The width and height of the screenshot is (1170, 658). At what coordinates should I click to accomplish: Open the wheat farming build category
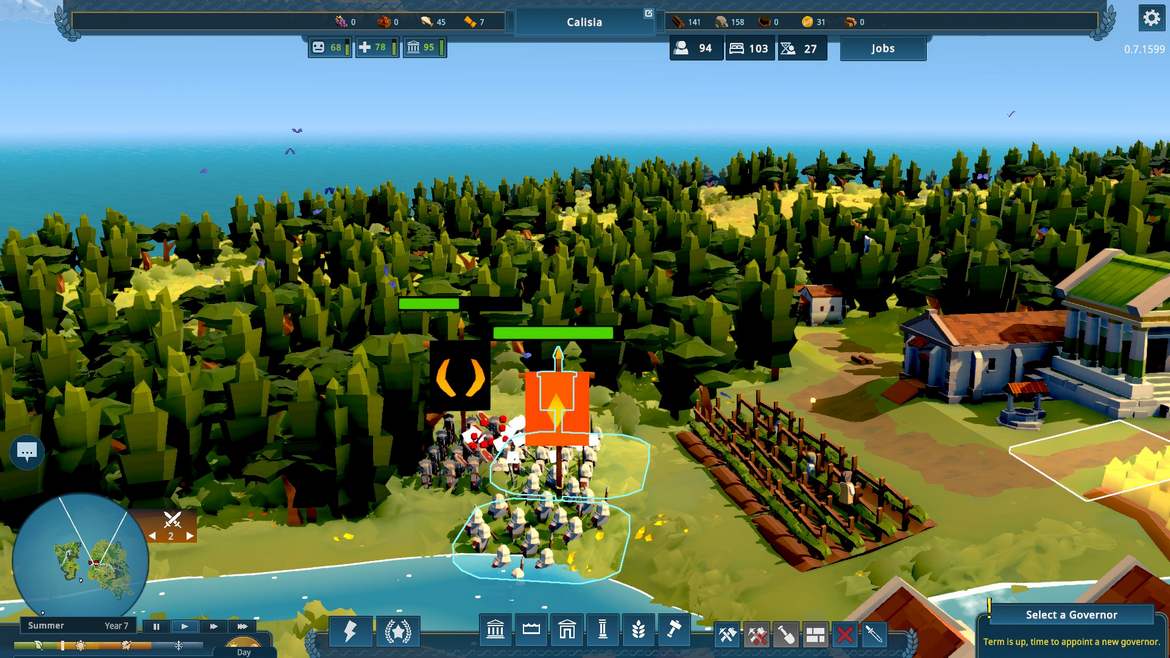pyautogui.click(x=637, y=631)
